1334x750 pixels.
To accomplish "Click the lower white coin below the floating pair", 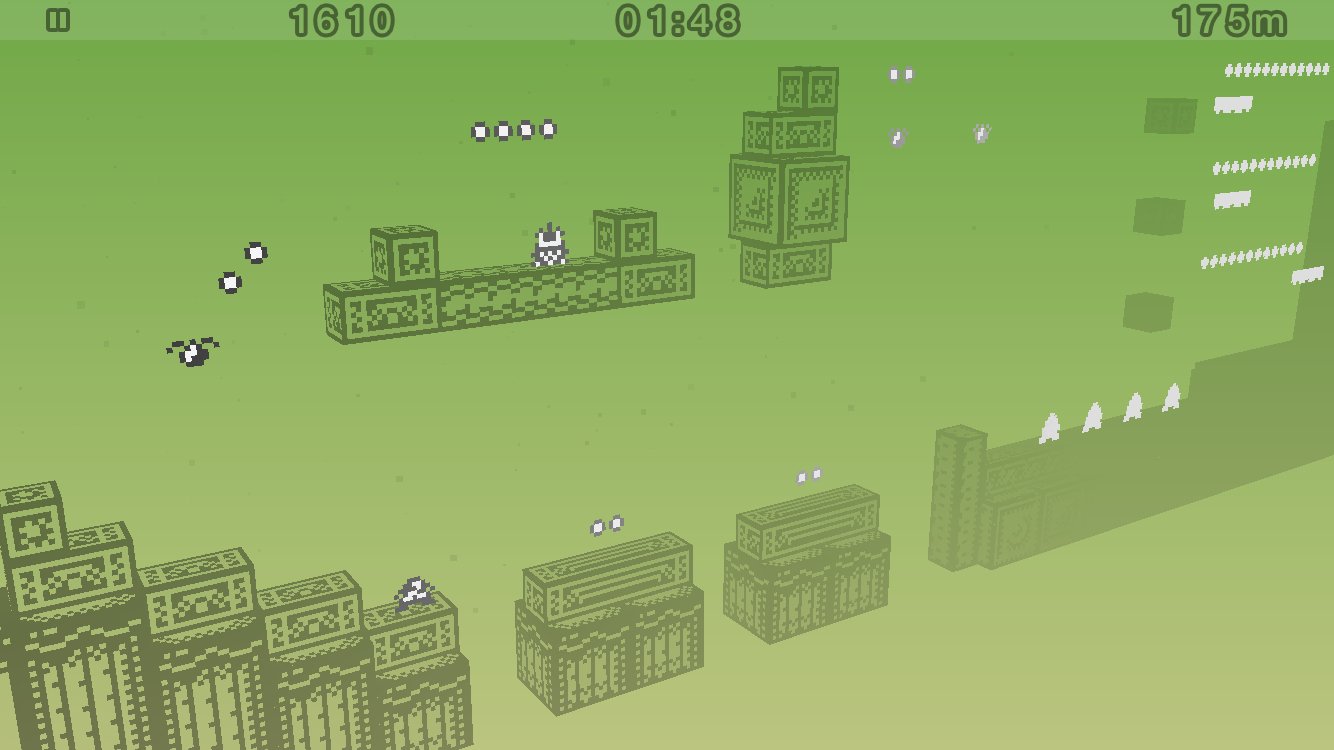I will tap(230, 283).
